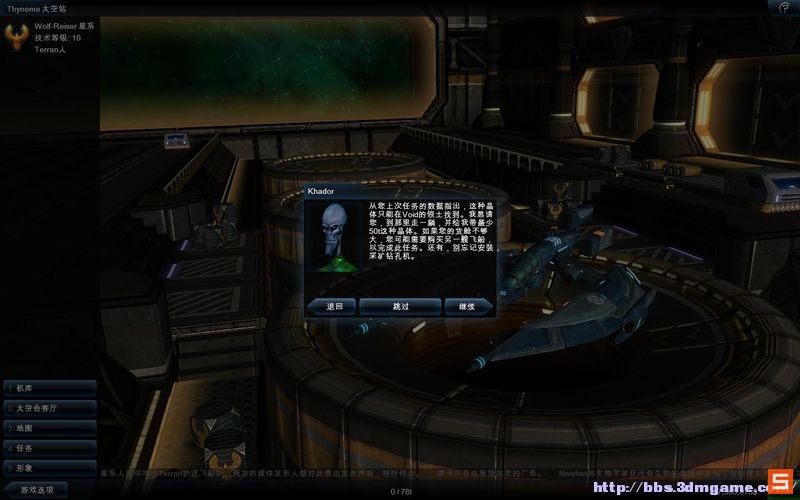800x500 pixels.
Task: Open the 地图 map
Action: (49, 428)
